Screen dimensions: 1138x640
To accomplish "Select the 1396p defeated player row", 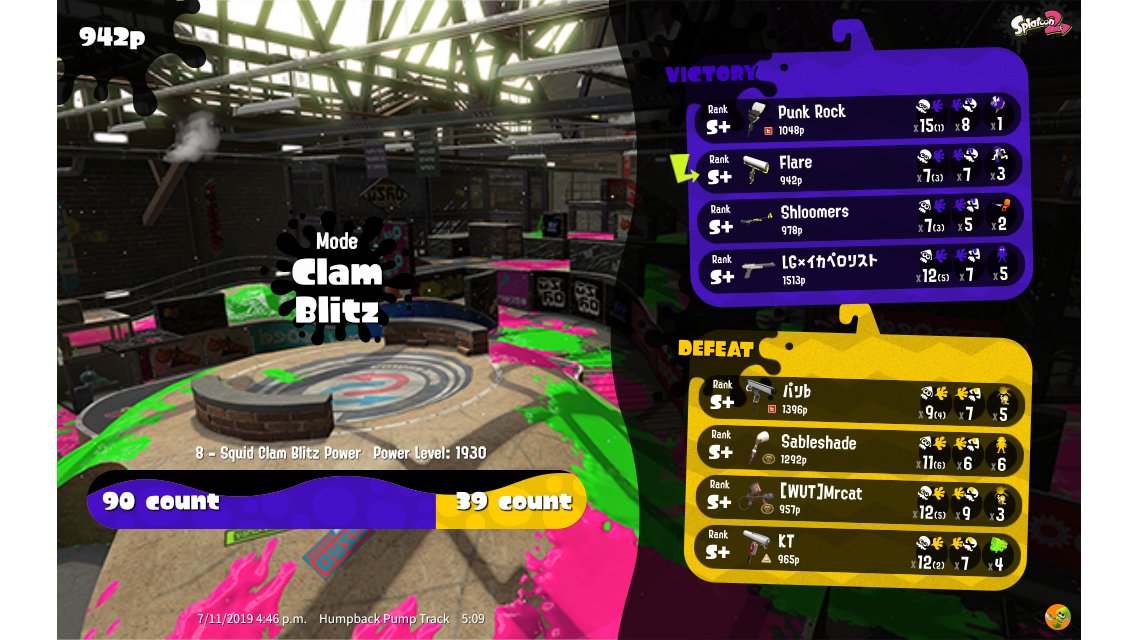I will click(858, 398).
